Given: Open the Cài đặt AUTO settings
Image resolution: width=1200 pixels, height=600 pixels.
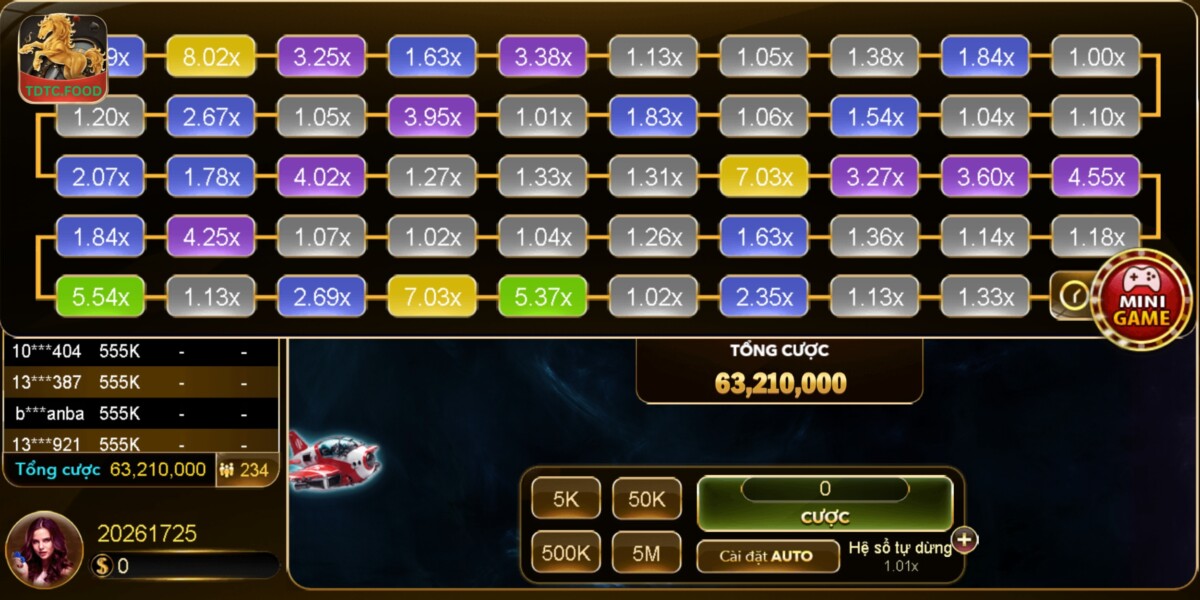Looking at the screenshot, I should tap(767, 556).
